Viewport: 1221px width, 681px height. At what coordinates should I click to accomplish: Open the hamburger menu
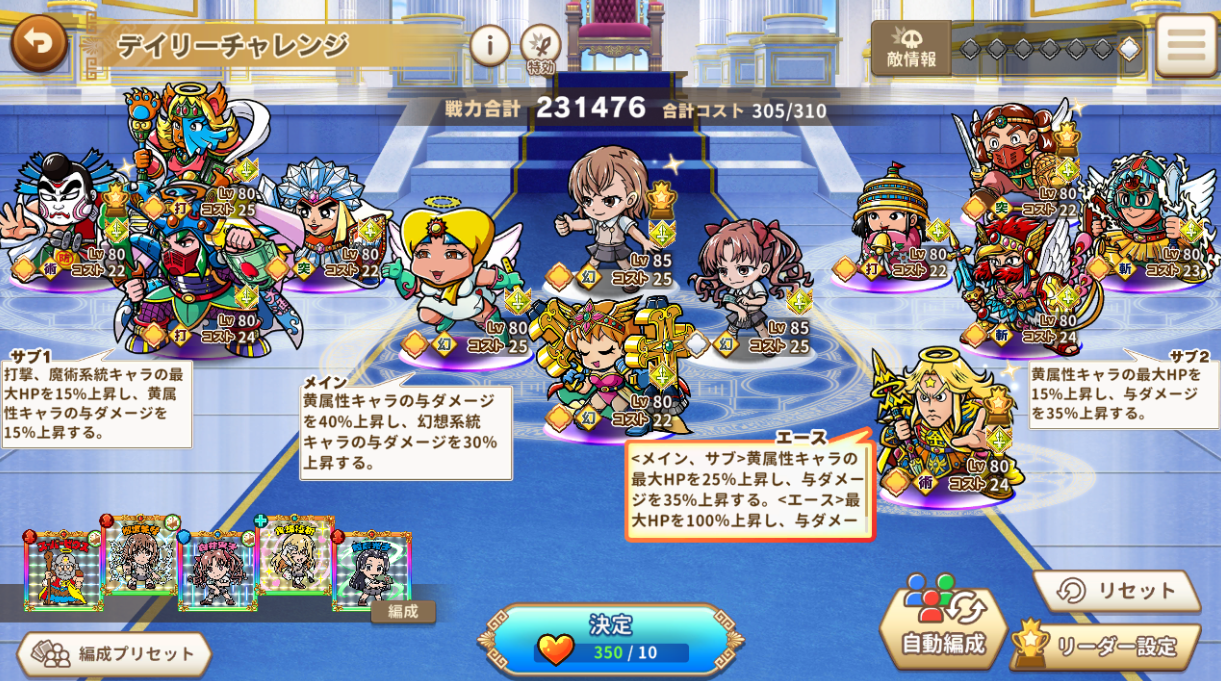[1186, 45]
